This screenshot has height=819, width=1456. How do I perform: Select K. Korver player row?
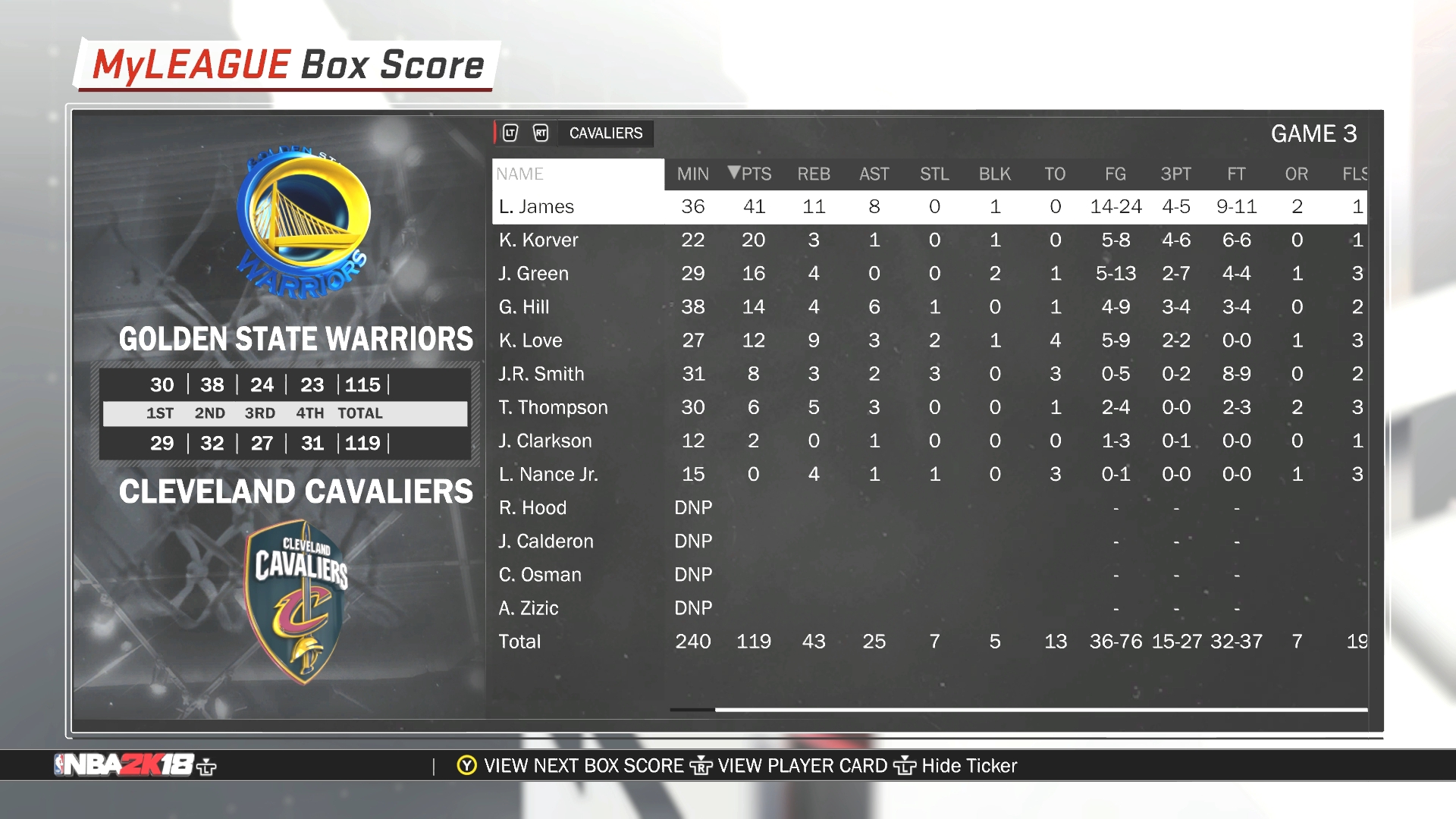click(538, 240)
